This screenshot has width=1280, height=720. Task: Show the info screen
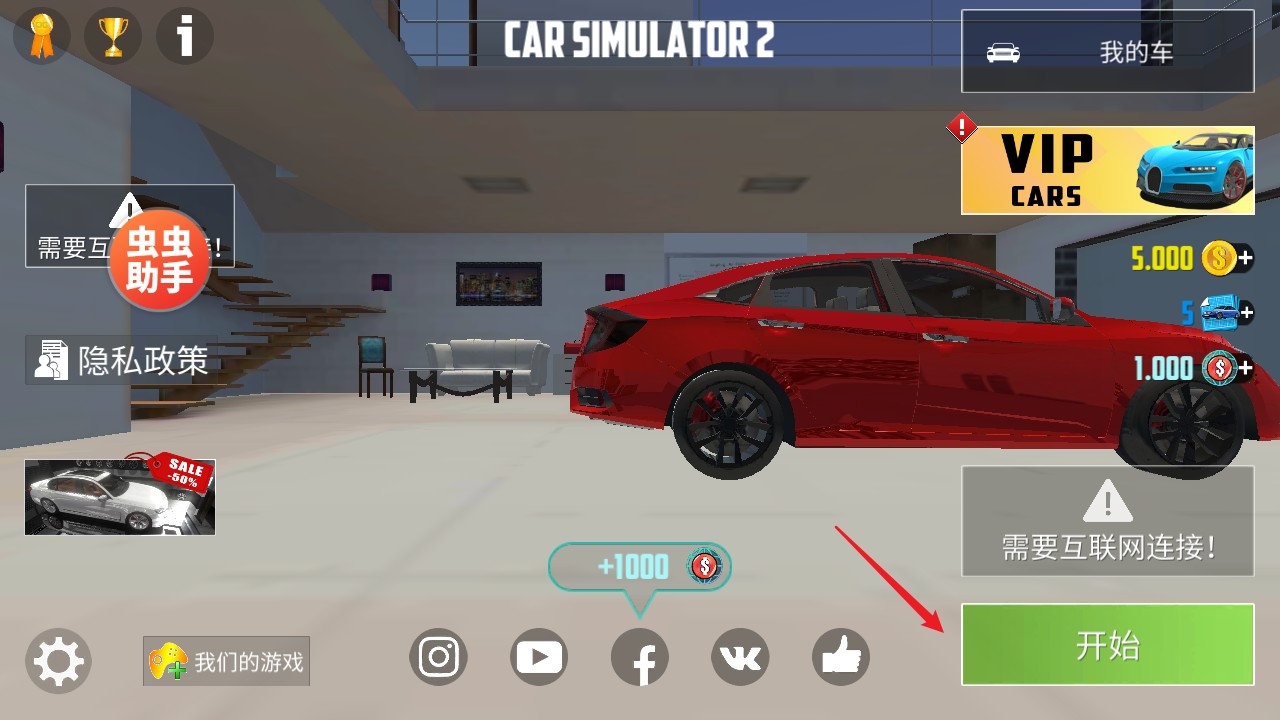tap(185, 37)
